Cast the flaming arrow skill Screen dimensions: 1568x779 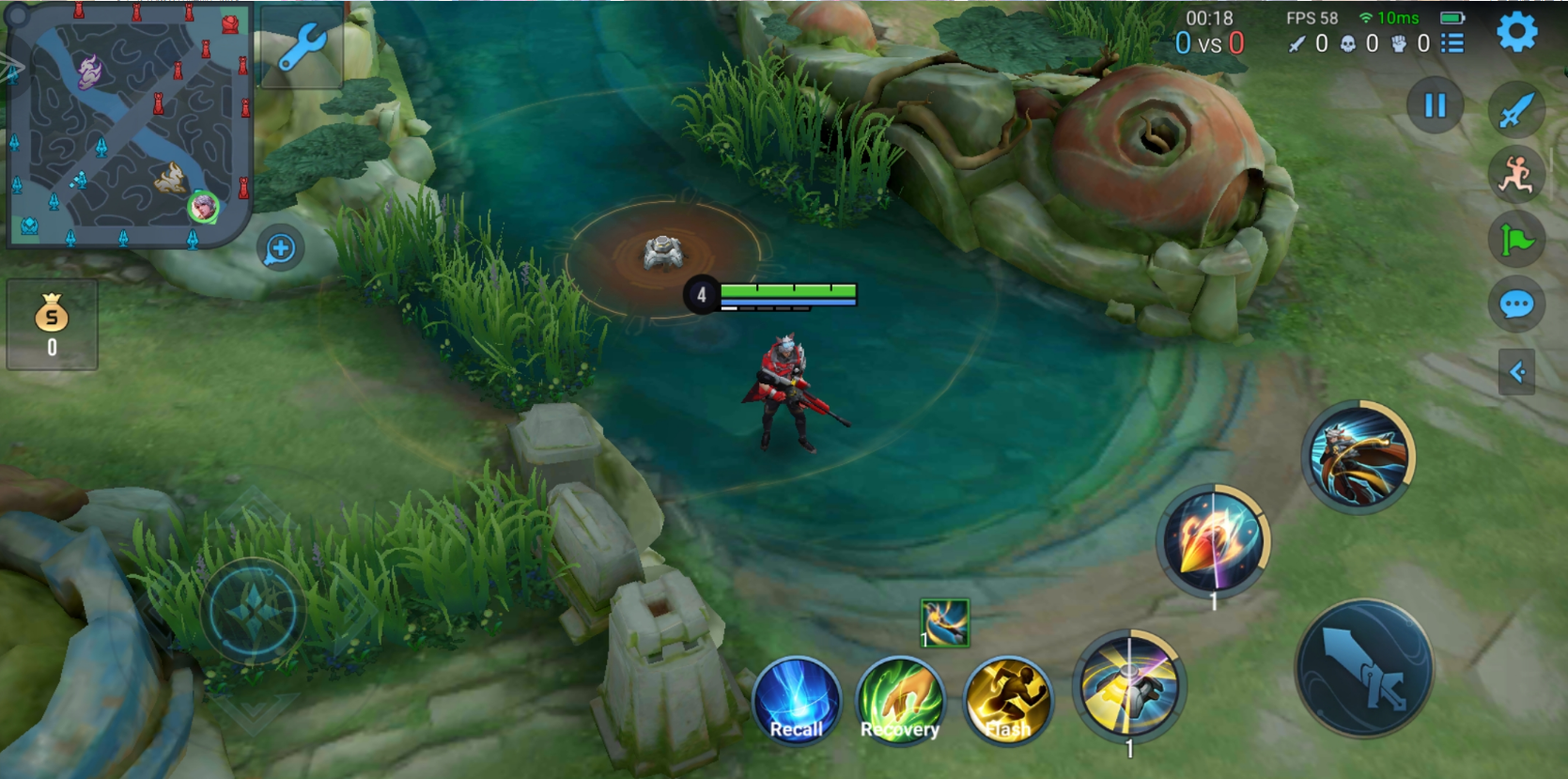coord(1213,540)
